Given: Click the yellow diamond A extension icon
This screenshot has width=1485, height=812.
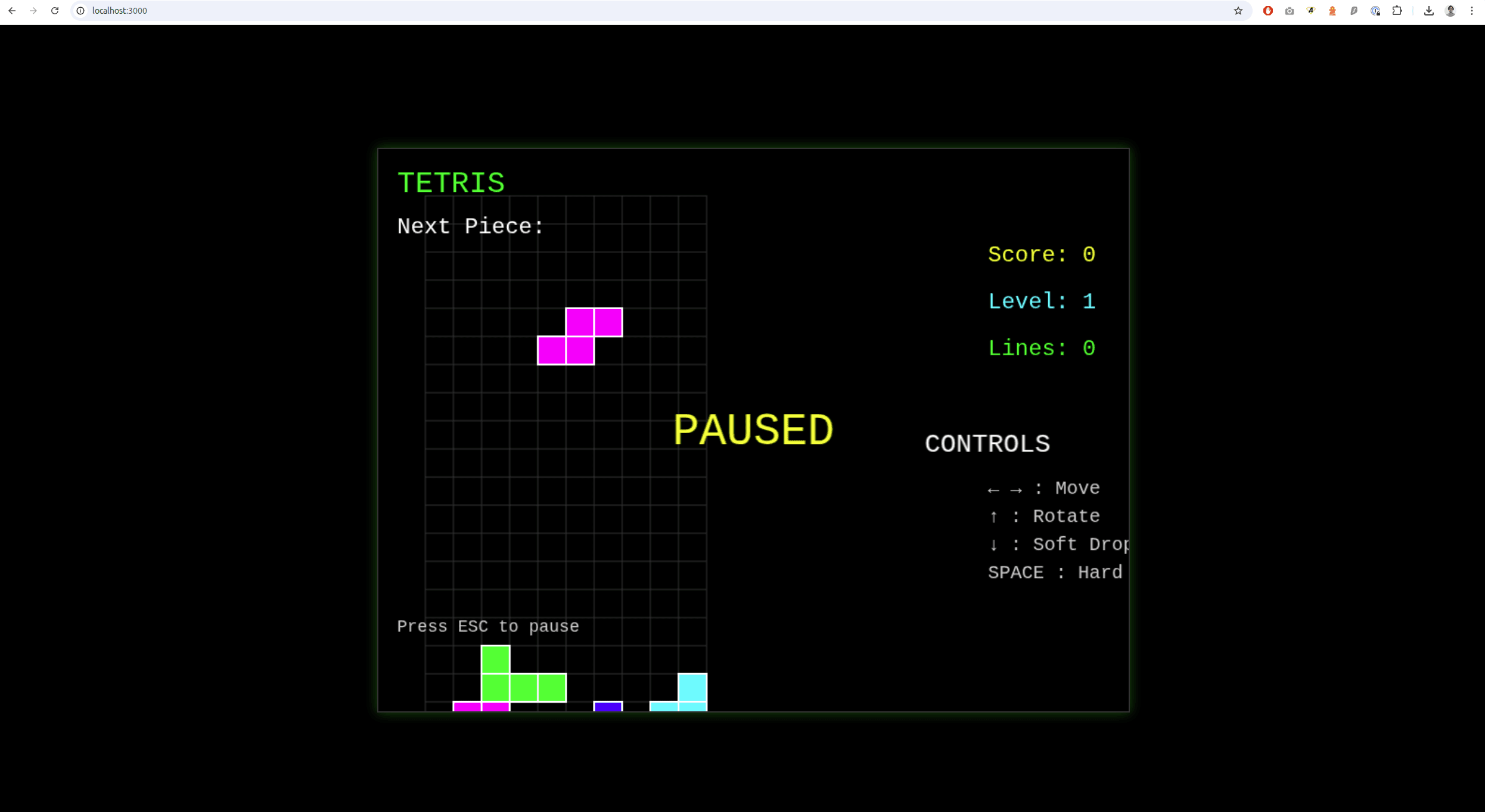Looking at the screenshot, I should 1310,11.
